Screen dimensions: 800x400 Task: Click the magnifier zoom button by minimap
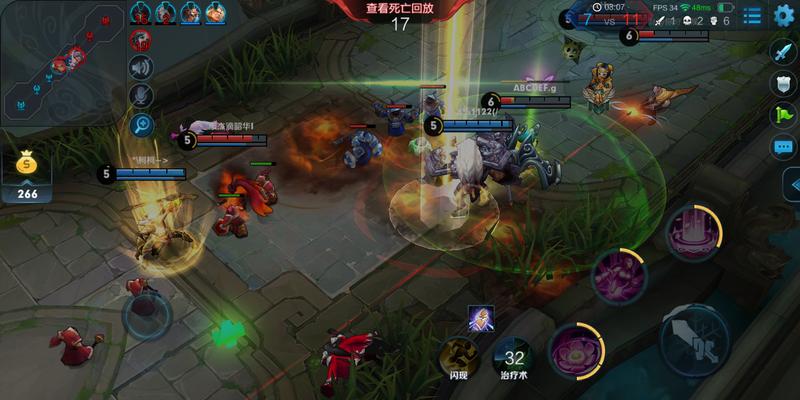(141, 124)
